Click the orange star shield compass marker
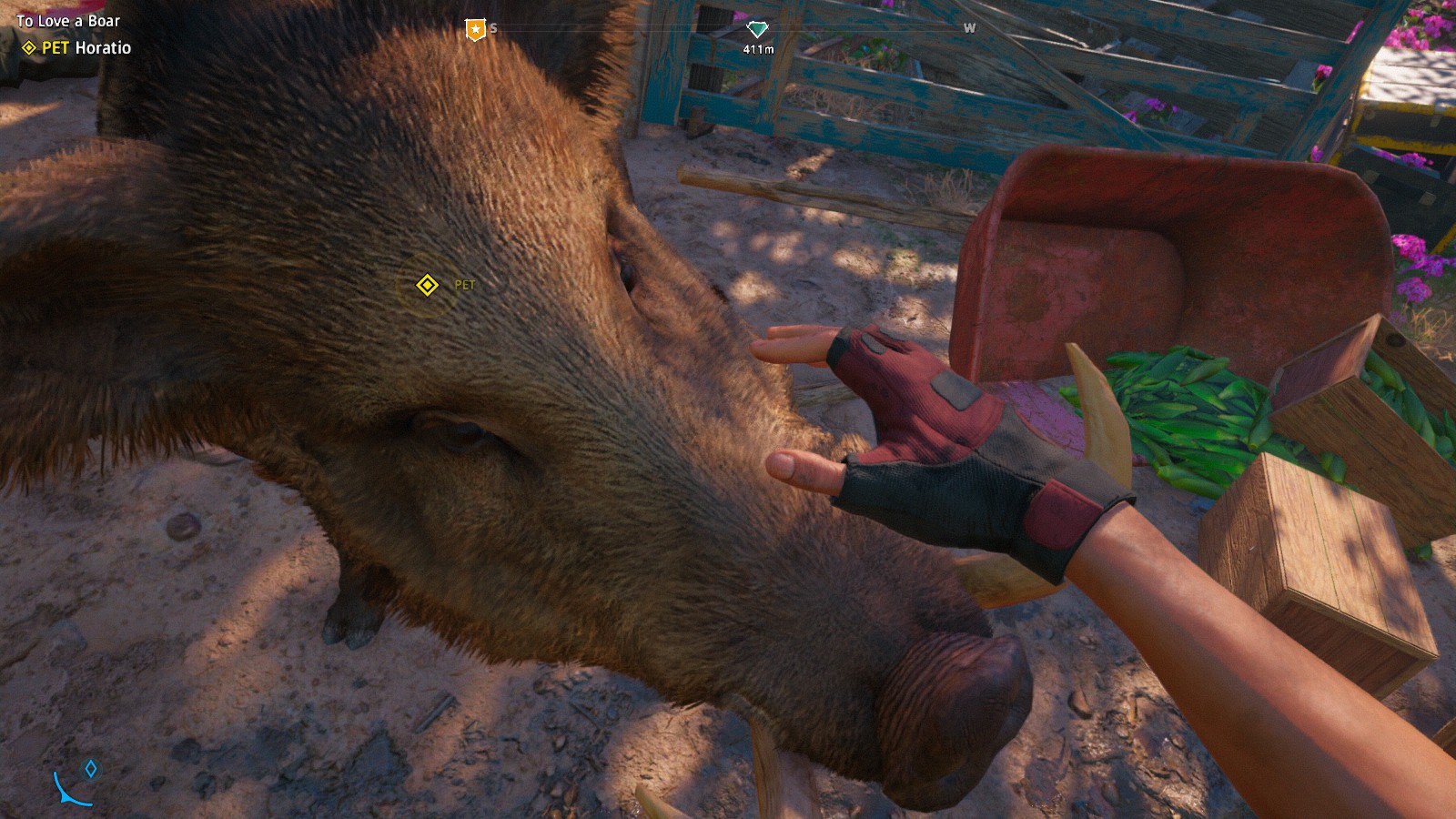1456x819 pixels. (475, 30)
